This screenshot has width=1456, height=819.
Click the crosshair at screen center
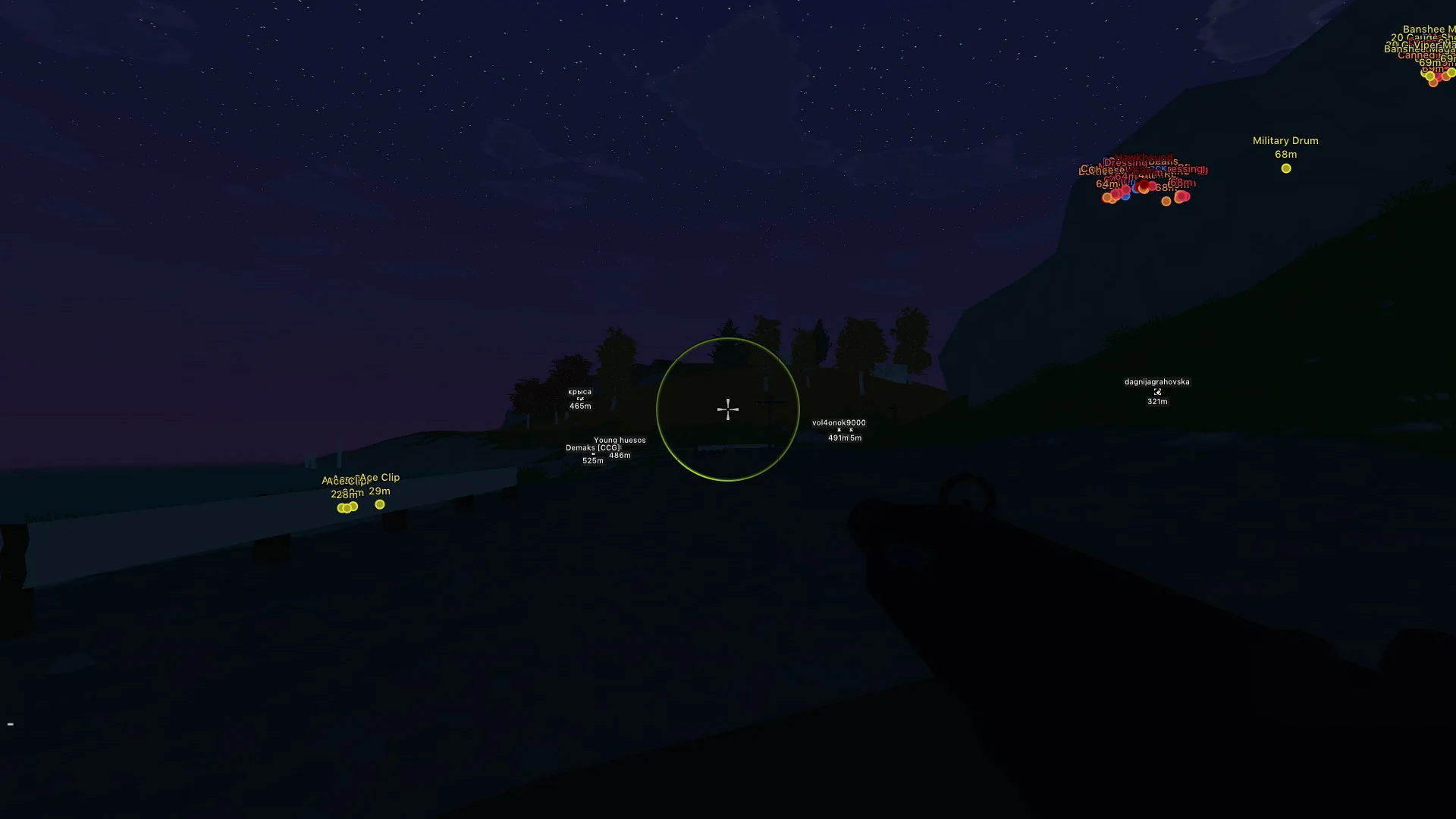click(x=727, y=409)
